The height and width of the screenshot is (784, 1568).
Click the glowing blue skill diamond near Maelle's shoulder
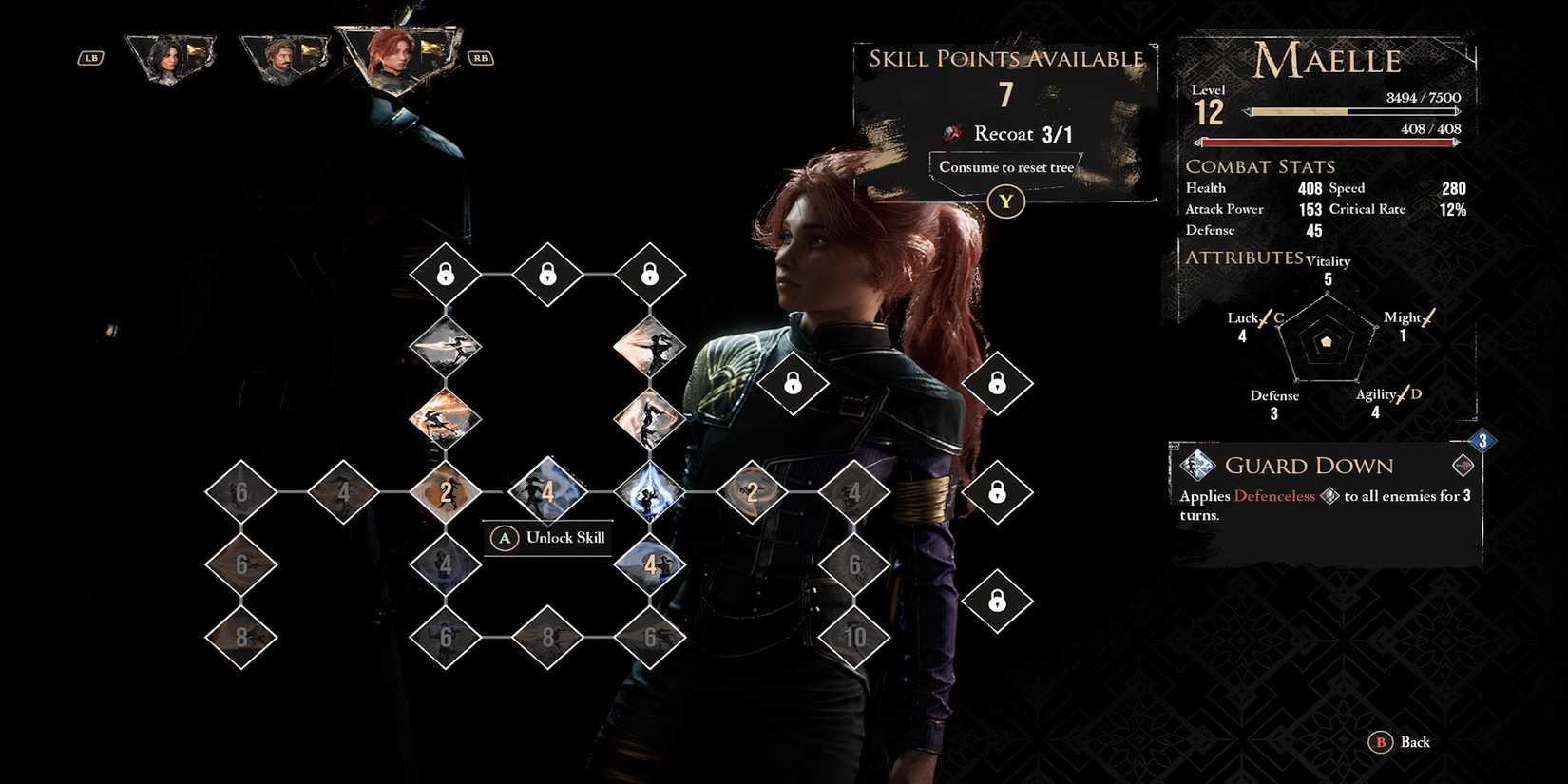click(651, 492)
